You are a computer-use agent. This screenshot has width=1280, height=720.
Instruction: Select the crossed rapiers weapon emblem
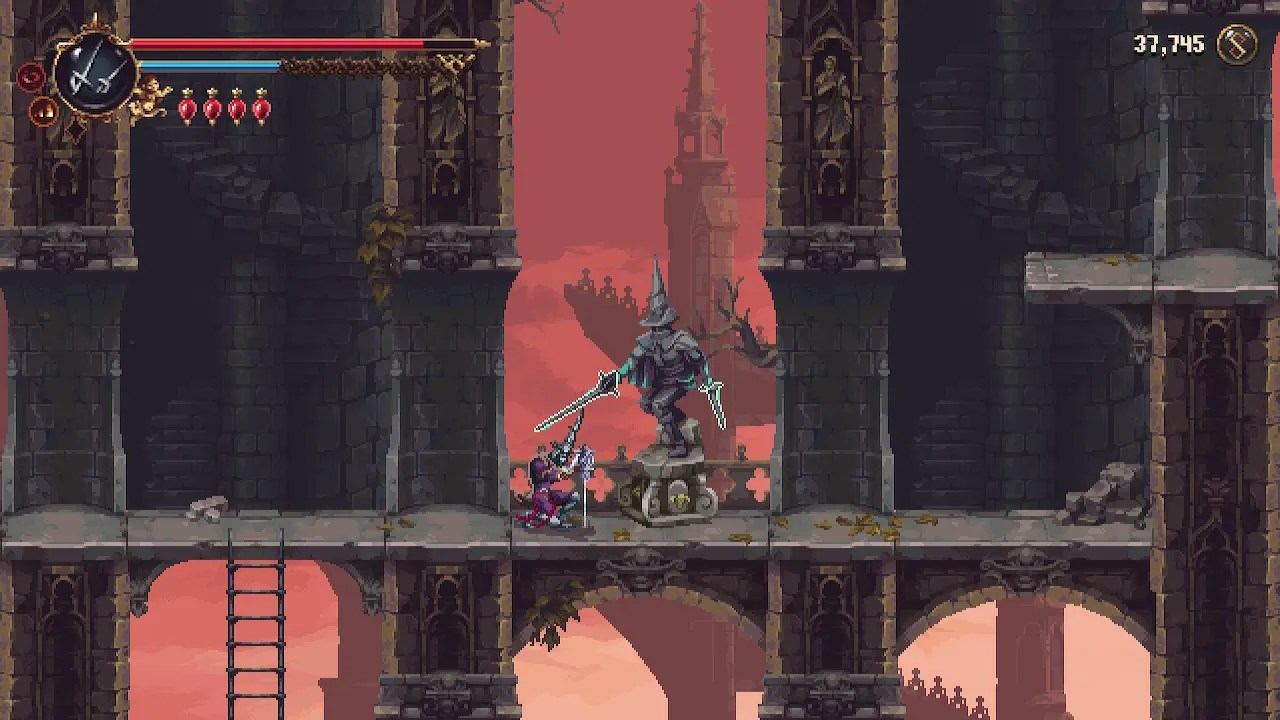tap(94, 70)
